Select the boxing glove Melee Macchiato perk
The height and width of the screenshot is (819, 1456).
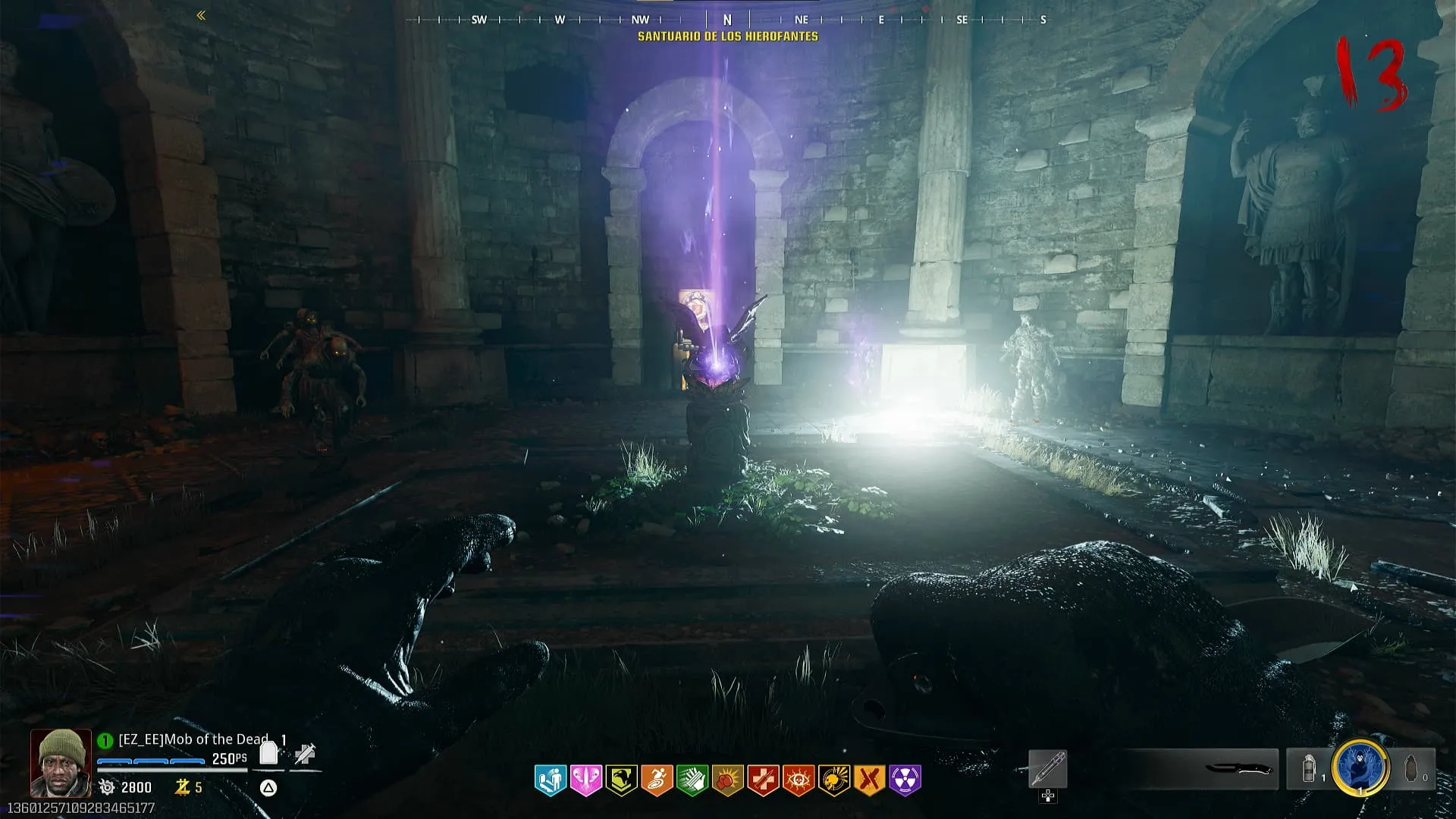728,780
